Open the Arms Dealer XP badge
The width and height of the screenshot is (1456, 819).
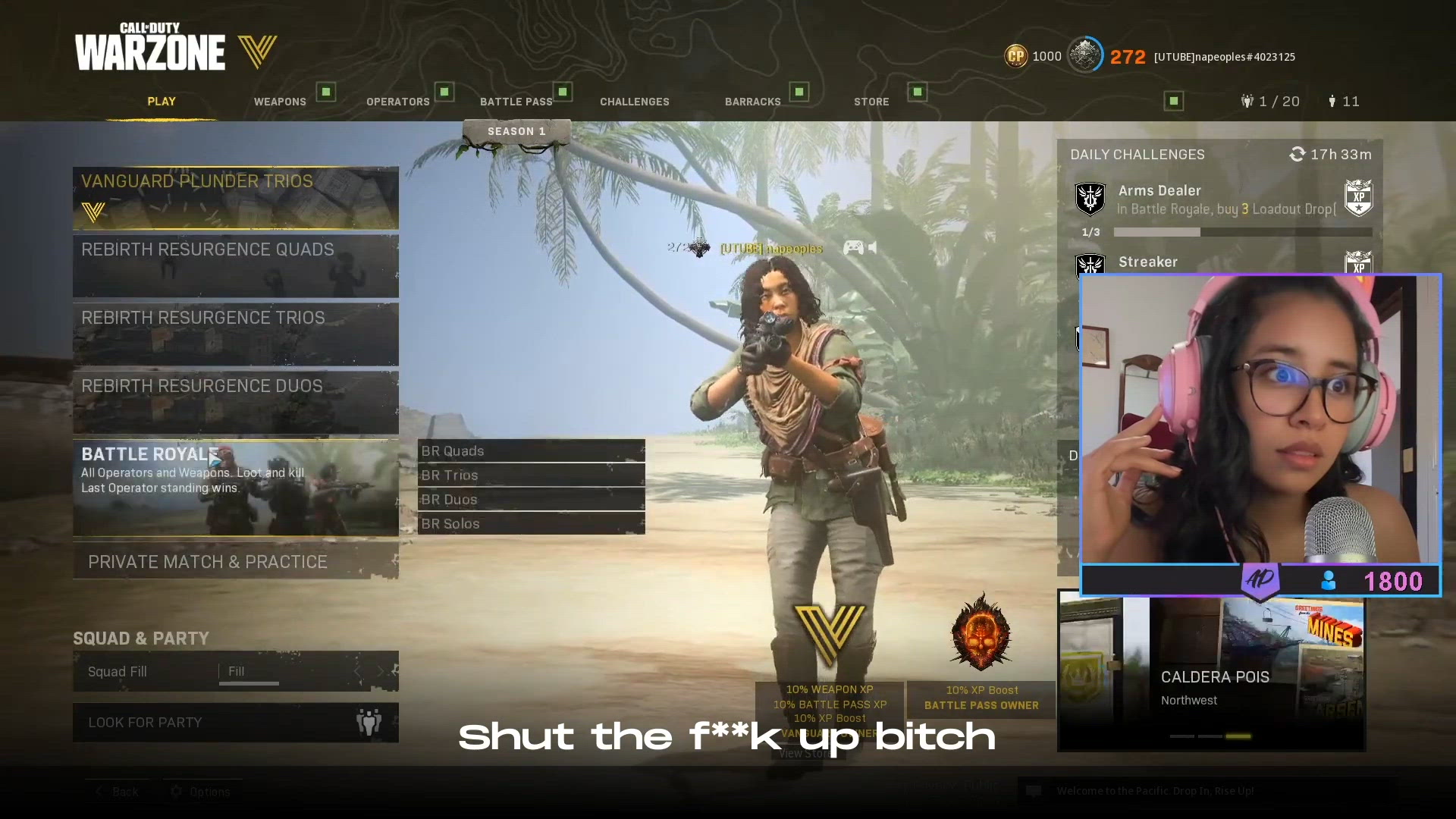pyautogui.click(x=1360, y=197)
